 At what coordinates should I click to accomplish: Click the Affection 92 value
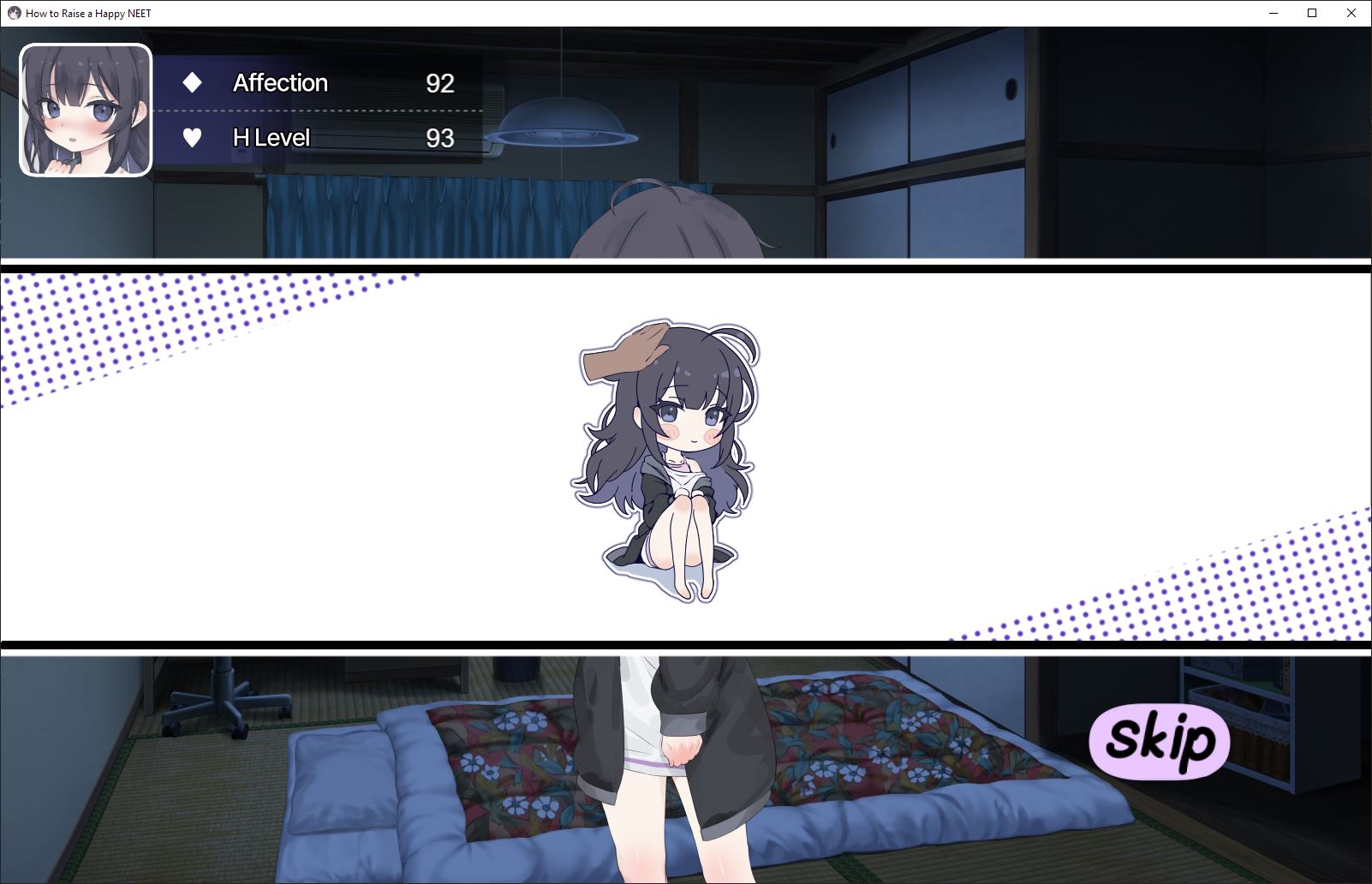coord(440,82)
